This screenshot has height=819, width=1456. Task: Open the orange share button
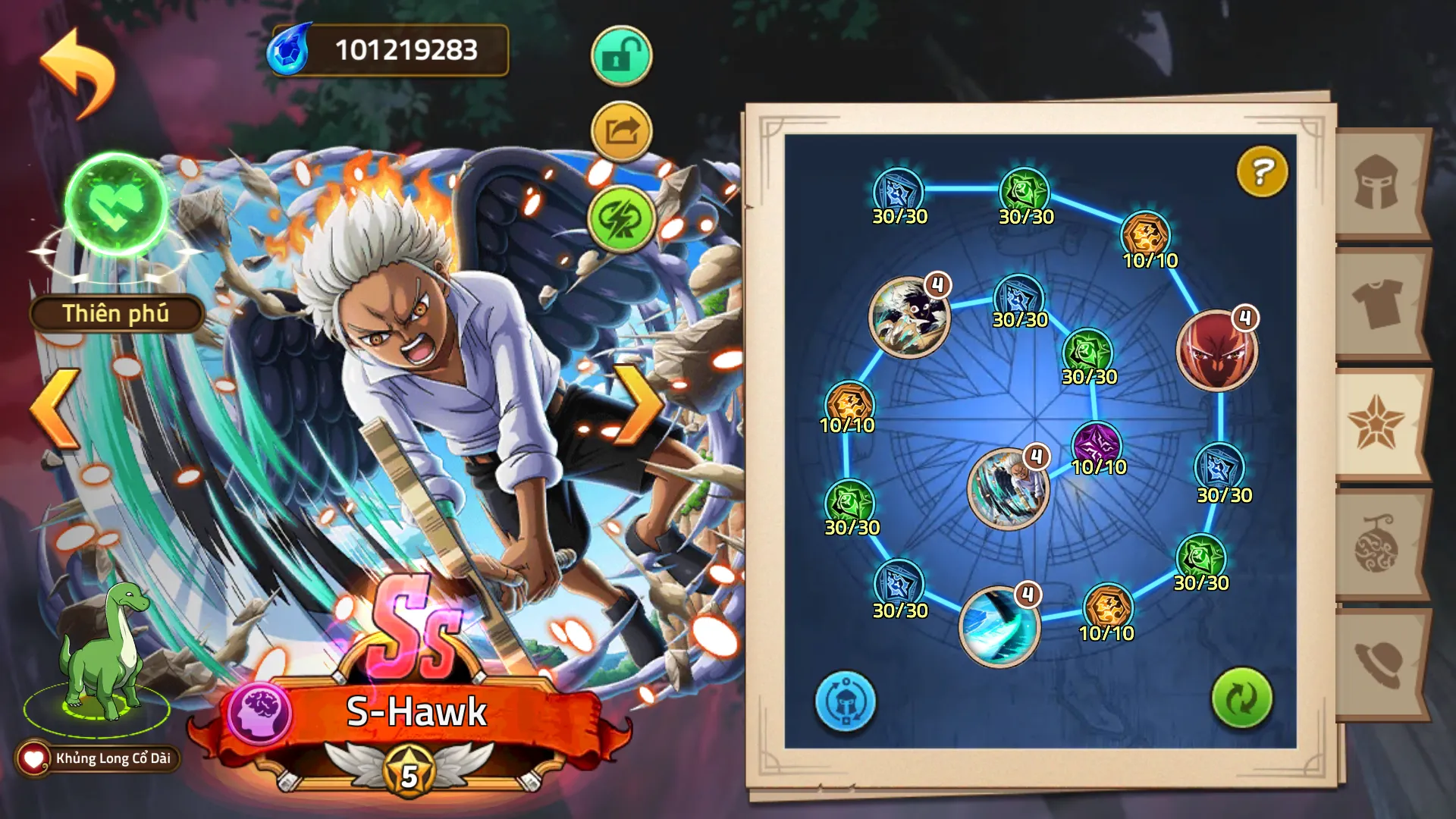click(621, 132)
